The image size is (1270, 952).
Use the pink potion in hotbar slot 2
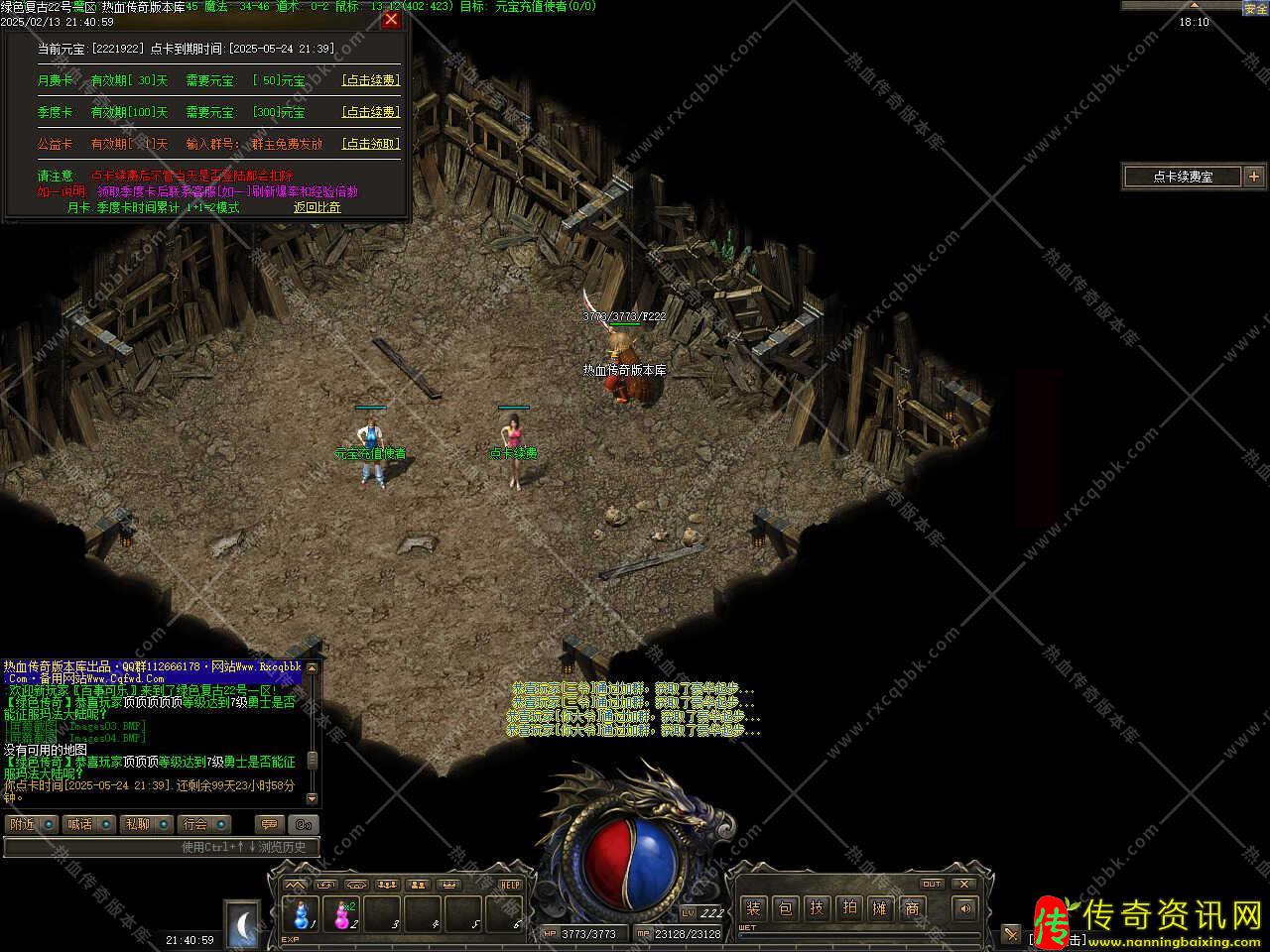[343, 912]
